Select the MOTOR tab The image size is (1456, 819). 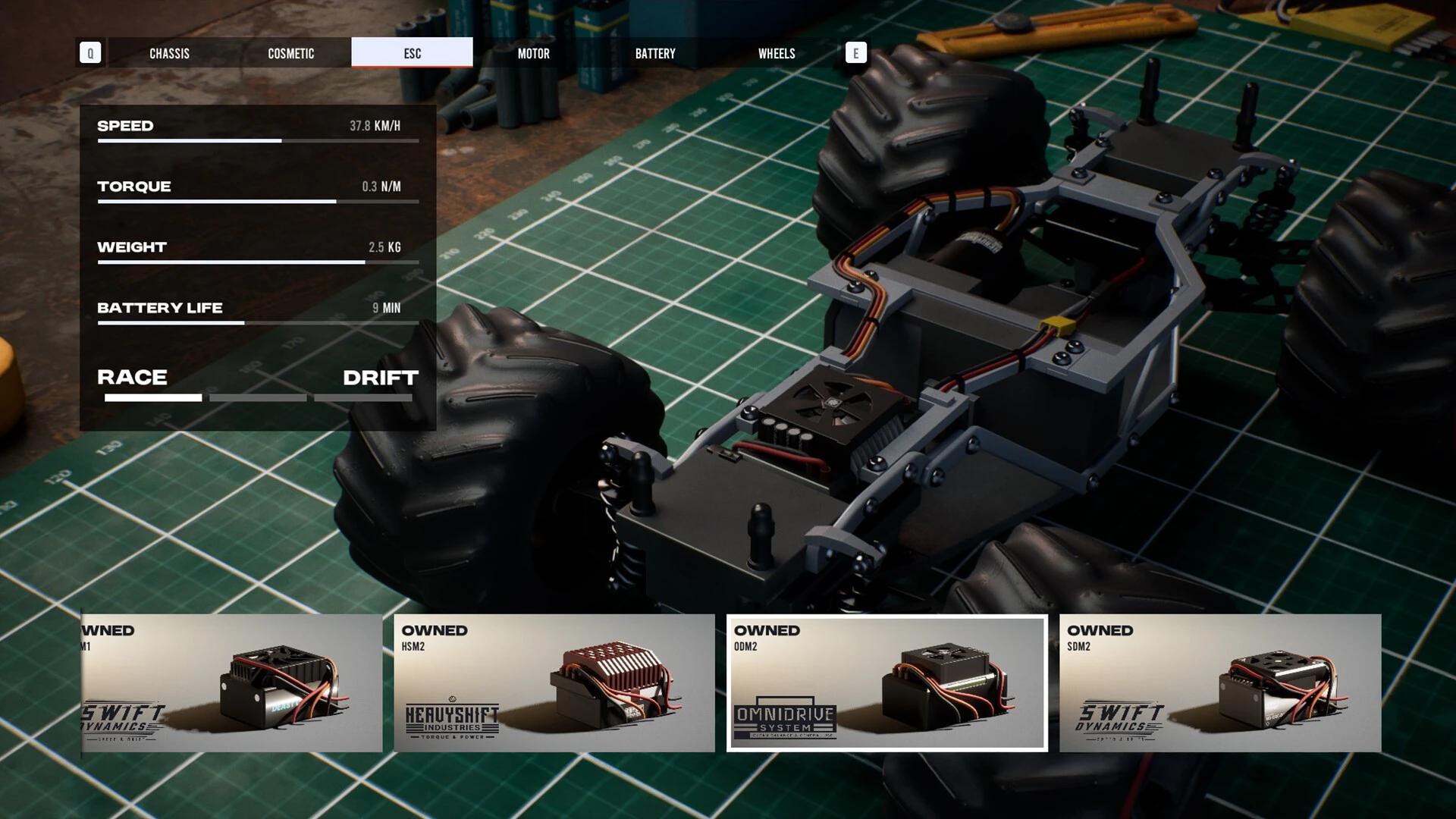pyautogui.click(x=533, y=53)
